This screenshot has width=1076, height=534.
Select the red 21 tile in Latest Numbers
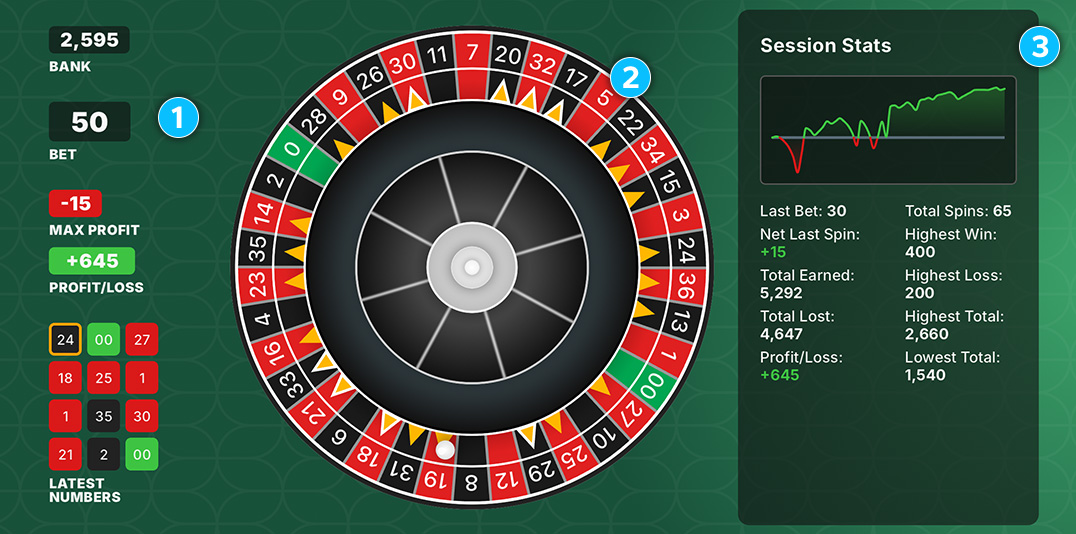(65, 454)
